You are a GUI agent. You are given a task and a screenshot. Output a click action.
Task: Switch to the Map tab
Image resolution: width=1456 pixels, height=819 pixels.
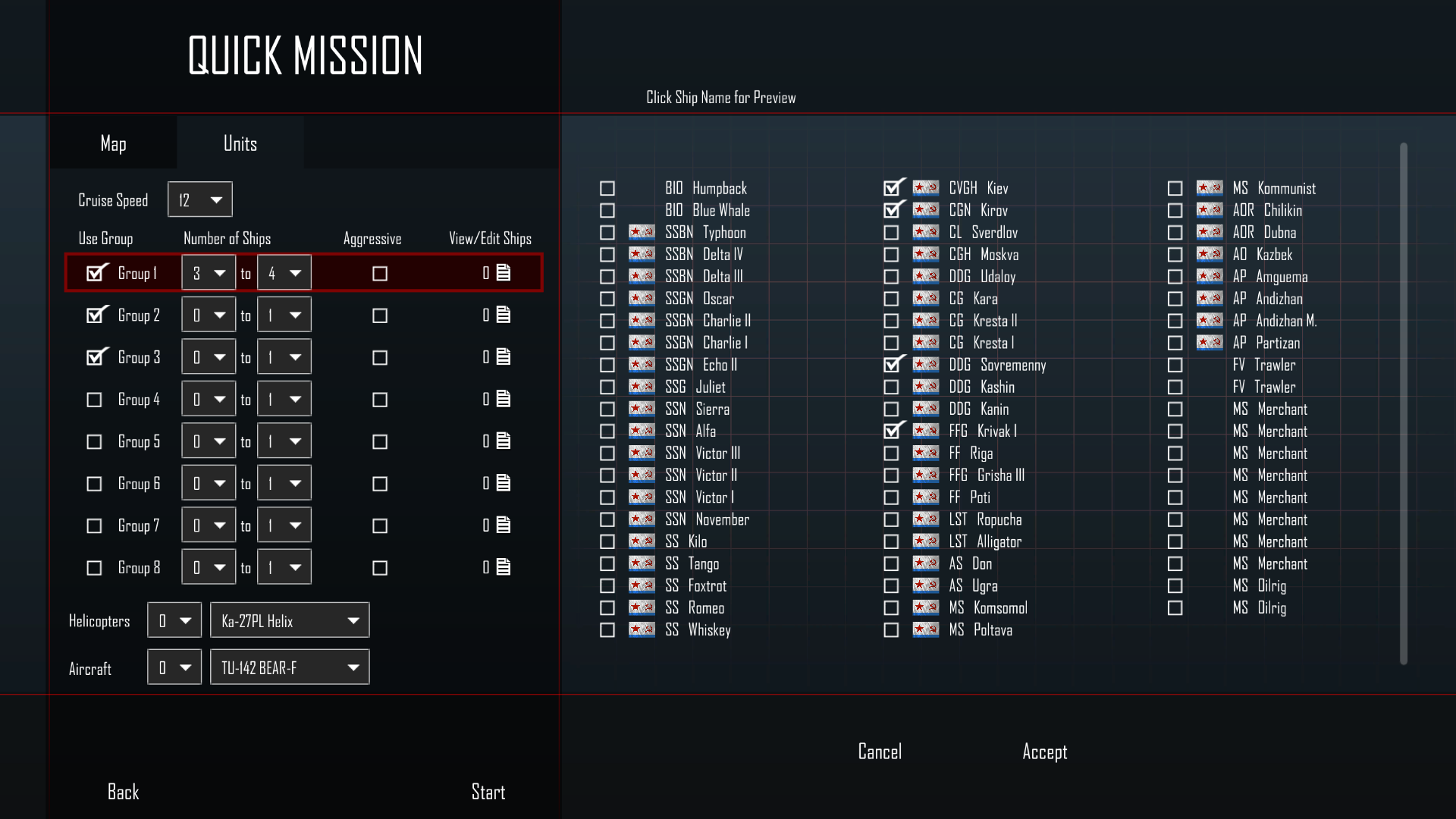[x=113, y=143]
